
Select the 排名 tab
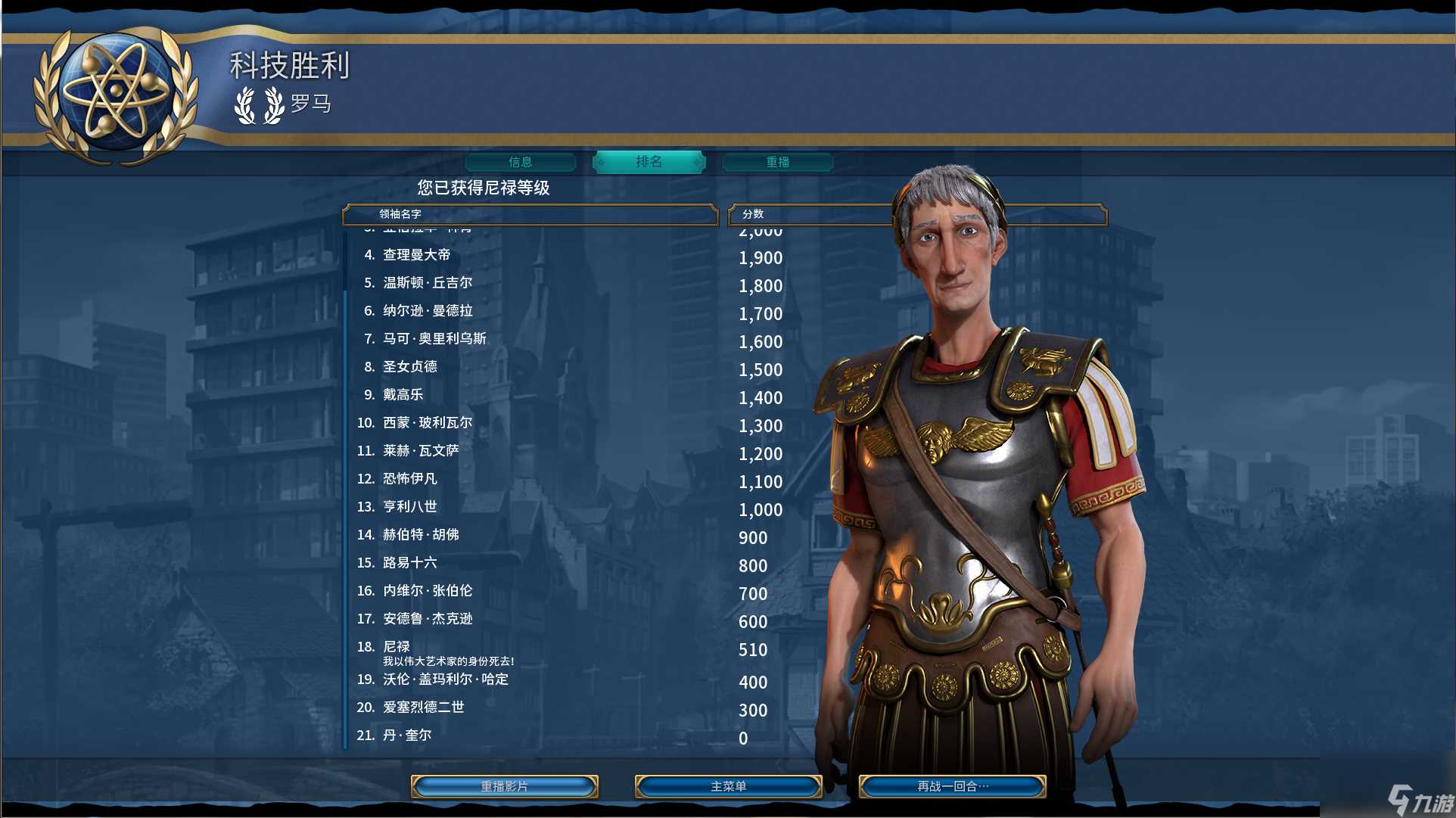point(649,162)
